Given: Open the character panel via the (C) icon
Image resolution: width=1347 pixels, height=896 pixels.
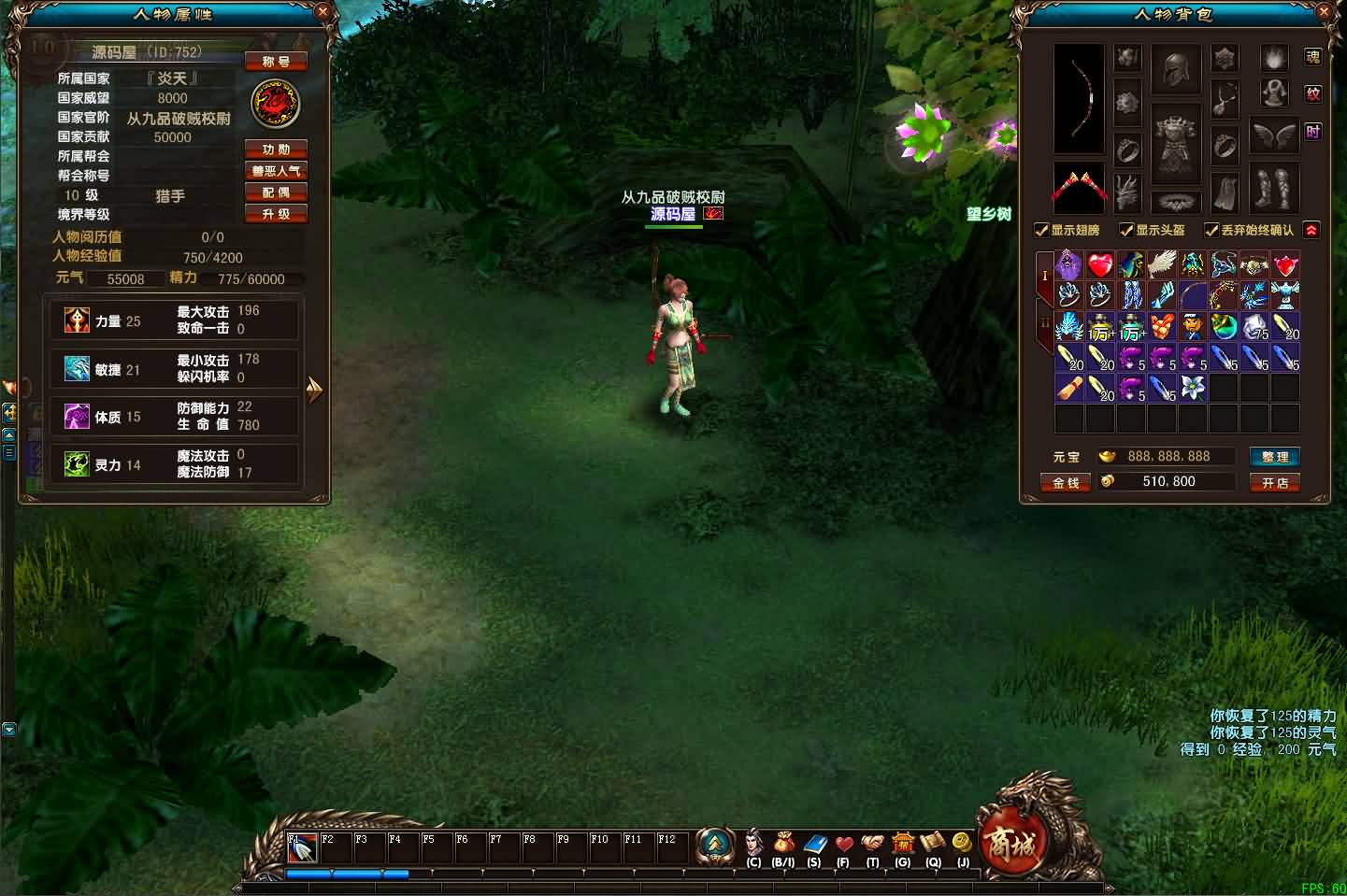Looking at the screenshot, I should (x=755, y=841).
